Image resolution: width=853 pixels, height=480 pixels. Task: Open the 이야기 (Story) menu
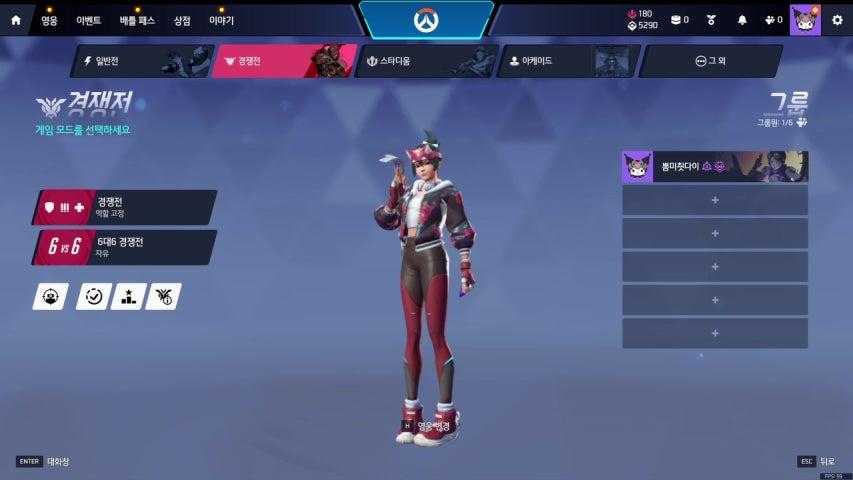tap(221, 20)
